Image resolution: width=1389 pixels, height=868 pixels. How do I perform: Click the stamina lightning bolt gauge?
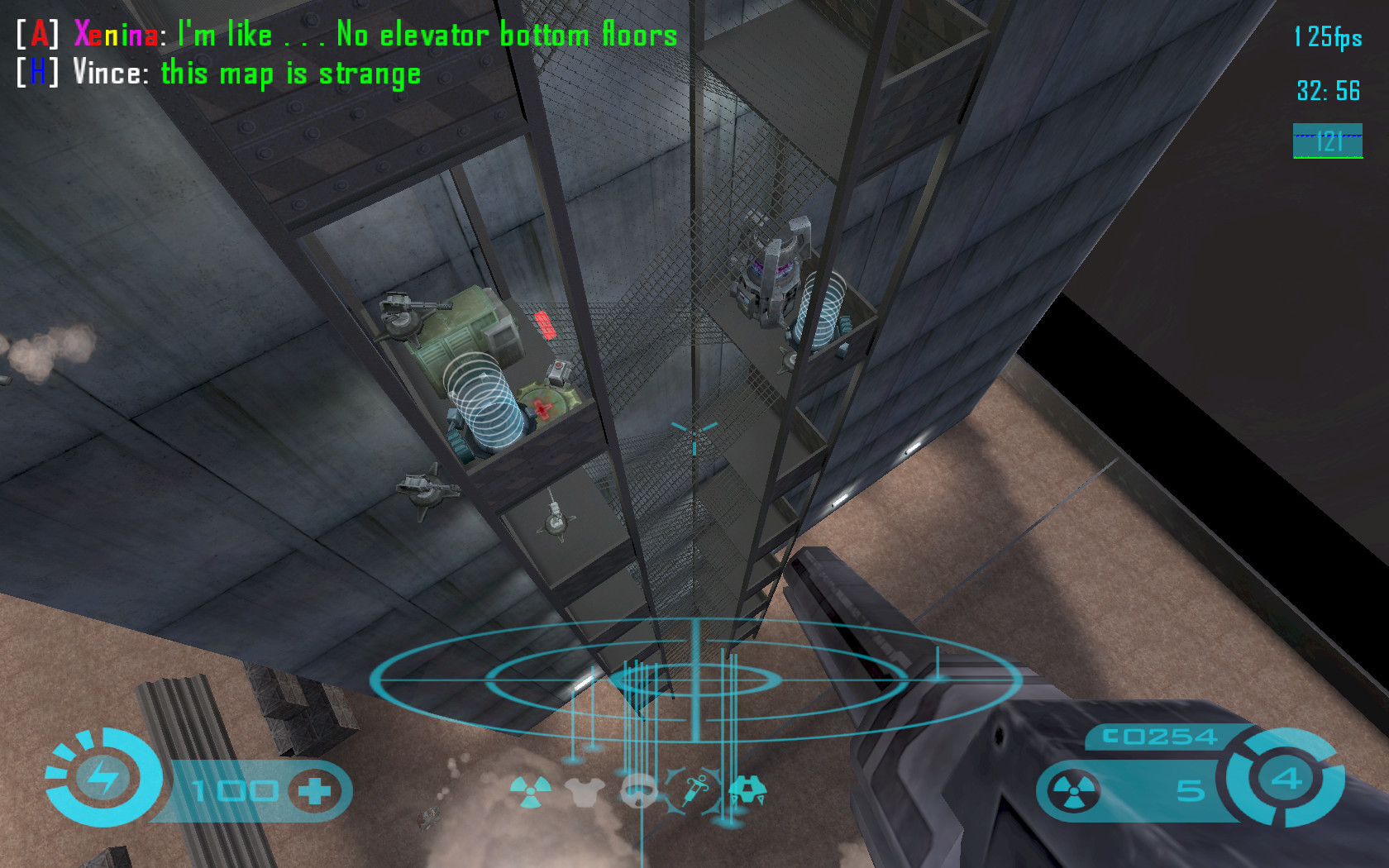[x=103, y=778]
